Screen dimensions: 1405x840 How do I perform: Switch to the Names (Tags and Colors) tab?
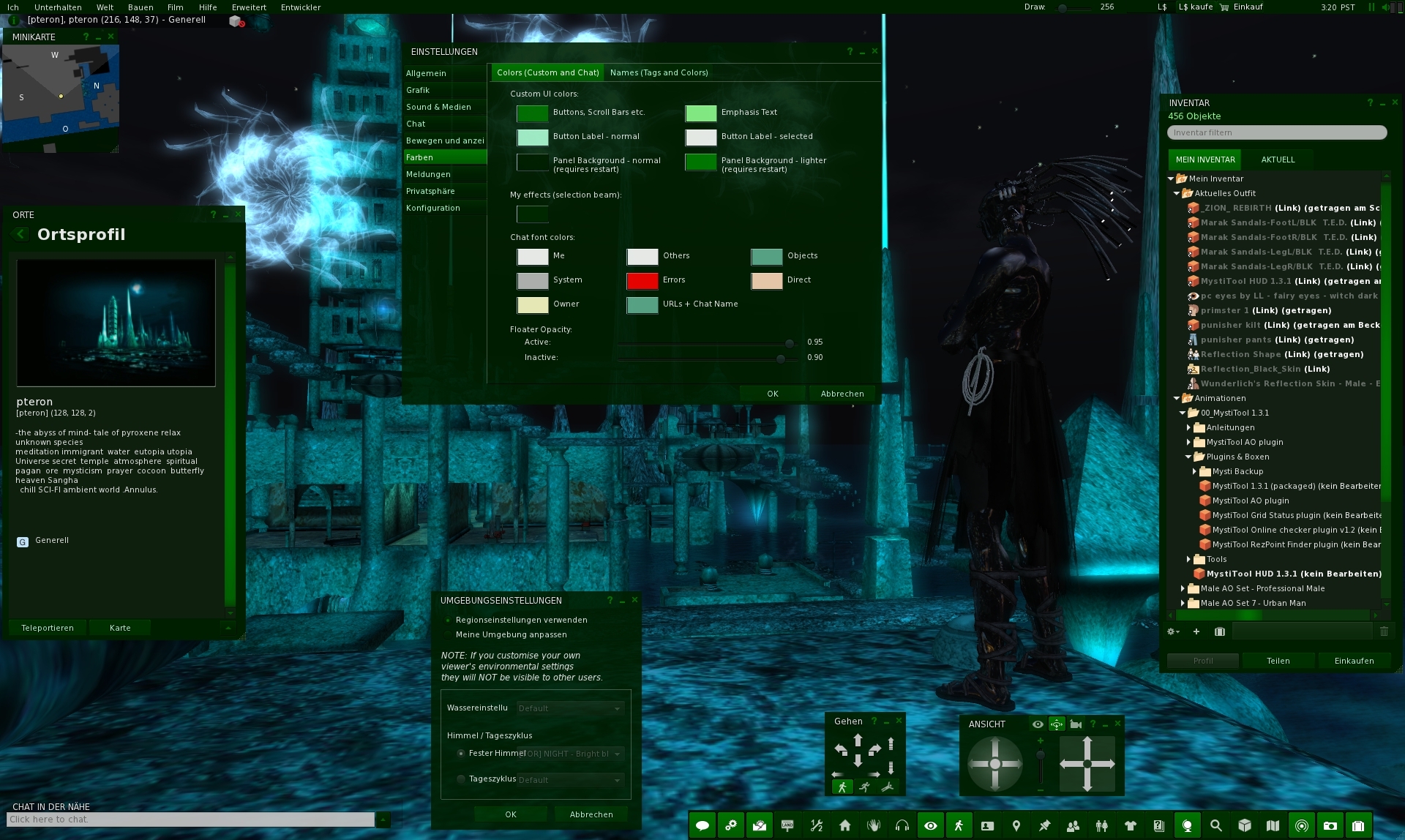tap(659, 72)
